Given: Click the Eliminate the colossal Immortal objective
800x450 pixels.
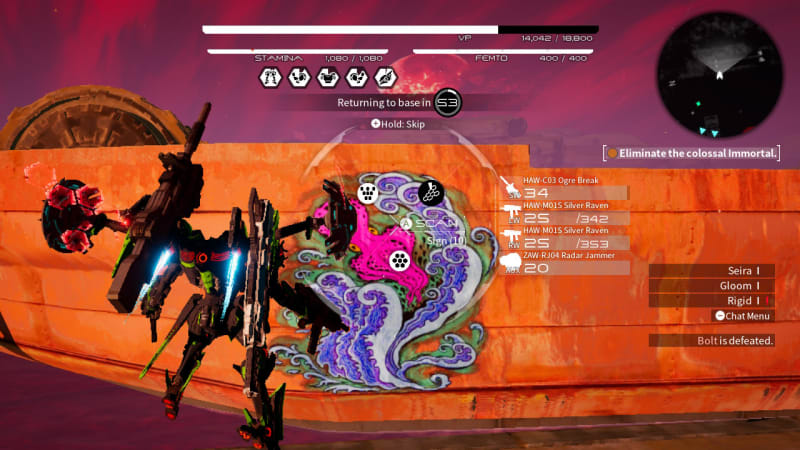Looking at the screenshot, I should coord(692,153).
